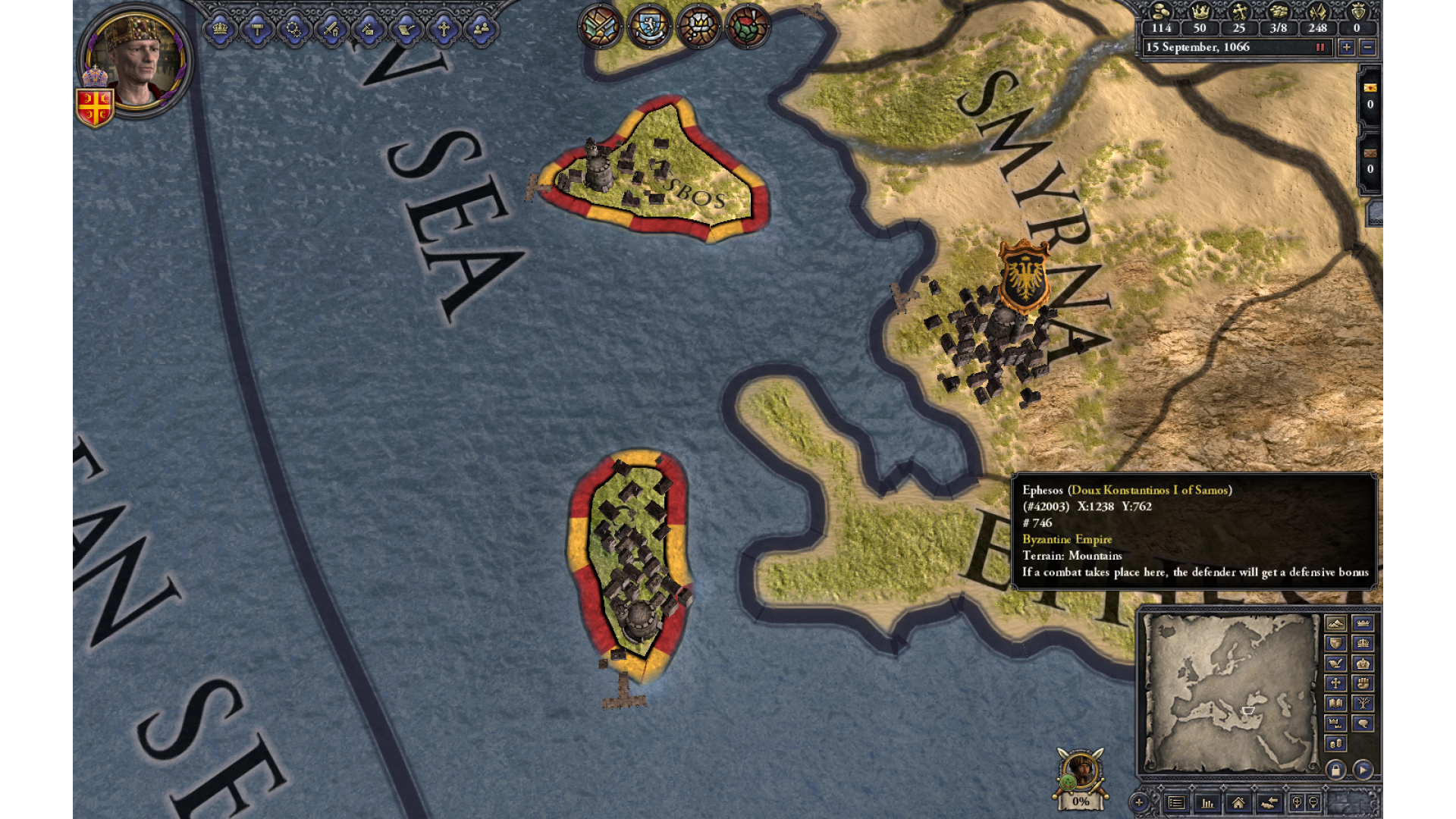The height and width of the screenshot is (819, 1456).
Task: Click the padlock button under the minimap
Action: 1335,770
